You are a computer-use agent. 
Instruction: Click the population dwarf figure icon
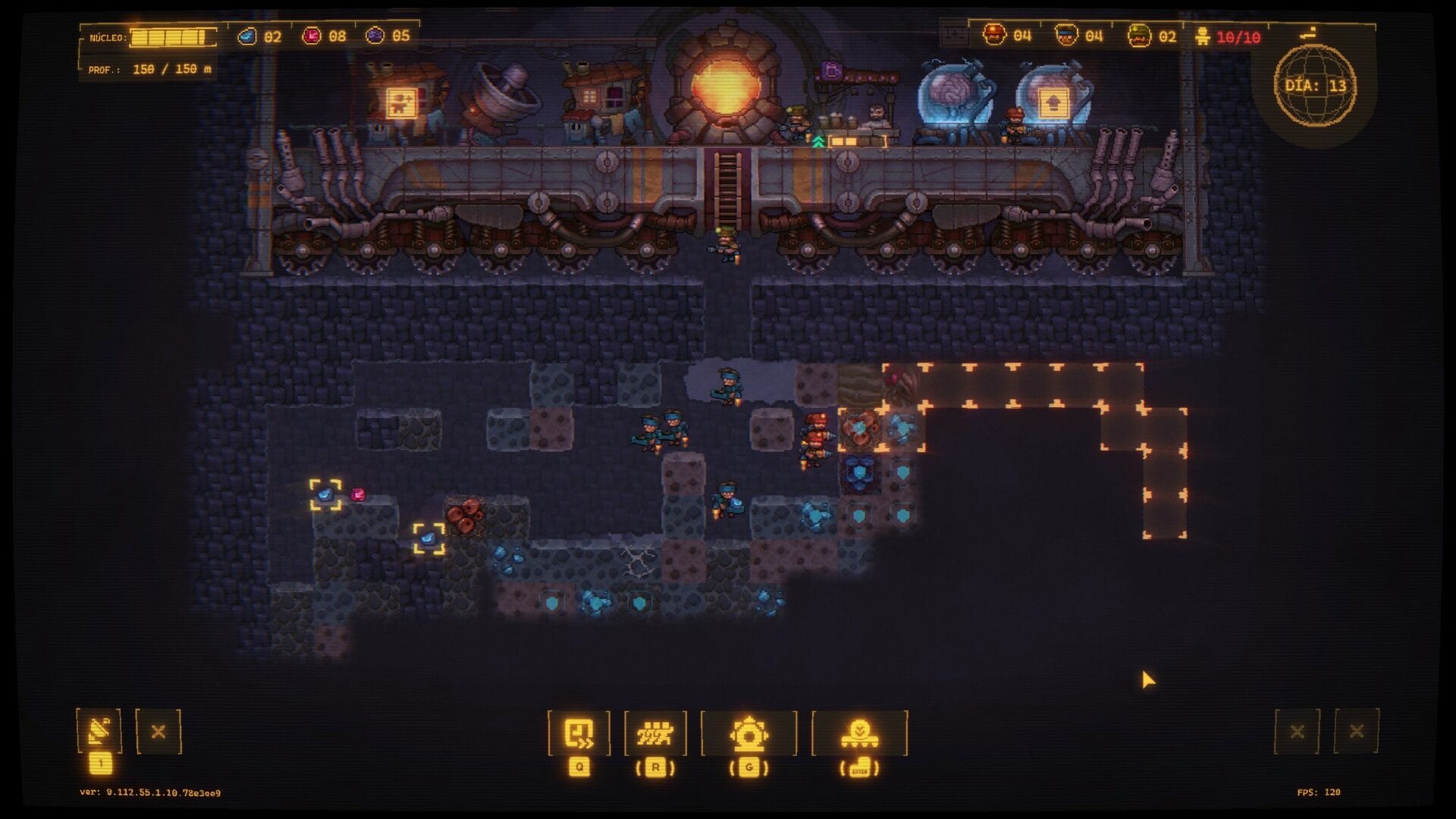[x=1202, y=36]
